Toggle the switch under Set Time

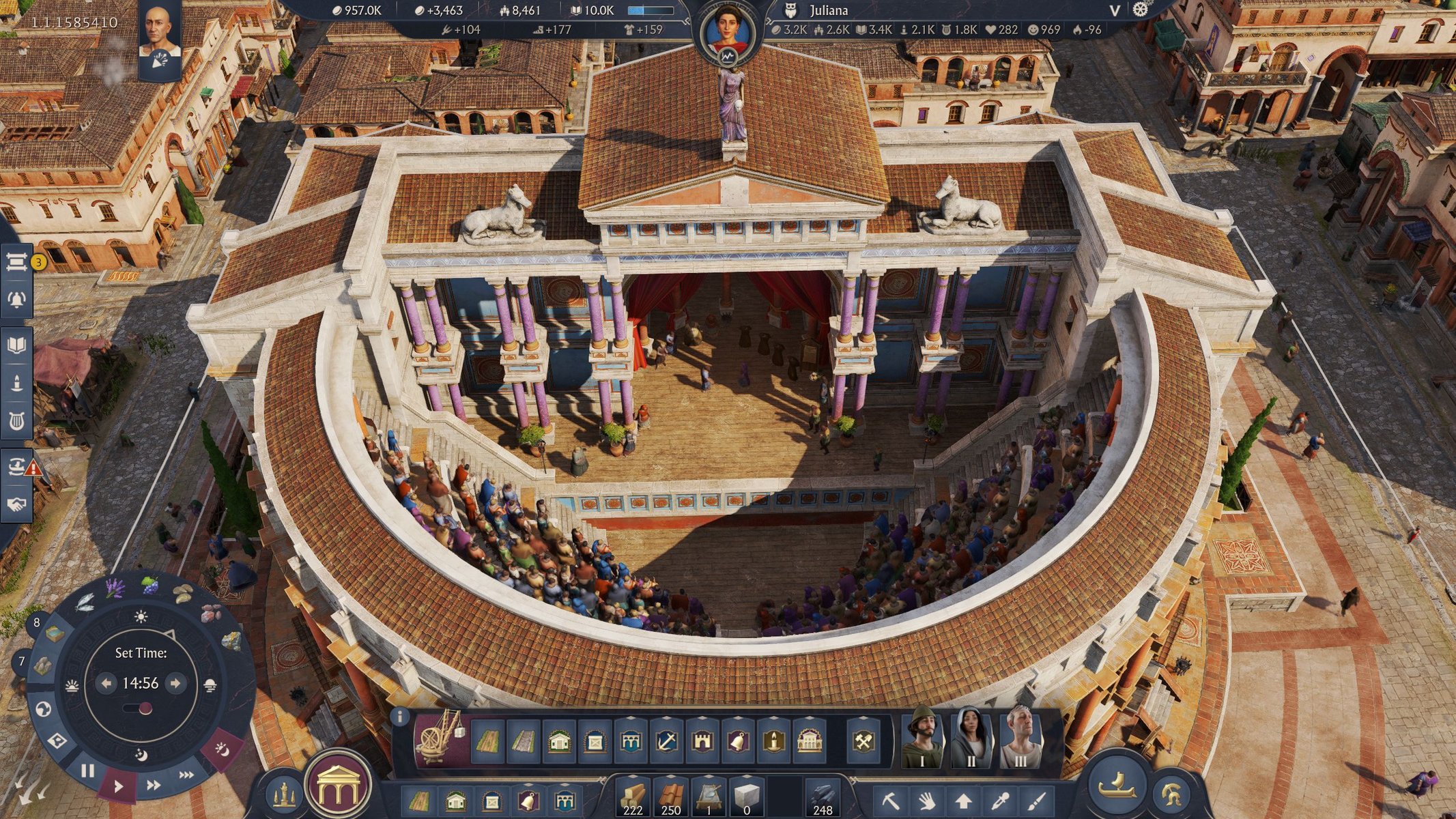pos(141,708)
